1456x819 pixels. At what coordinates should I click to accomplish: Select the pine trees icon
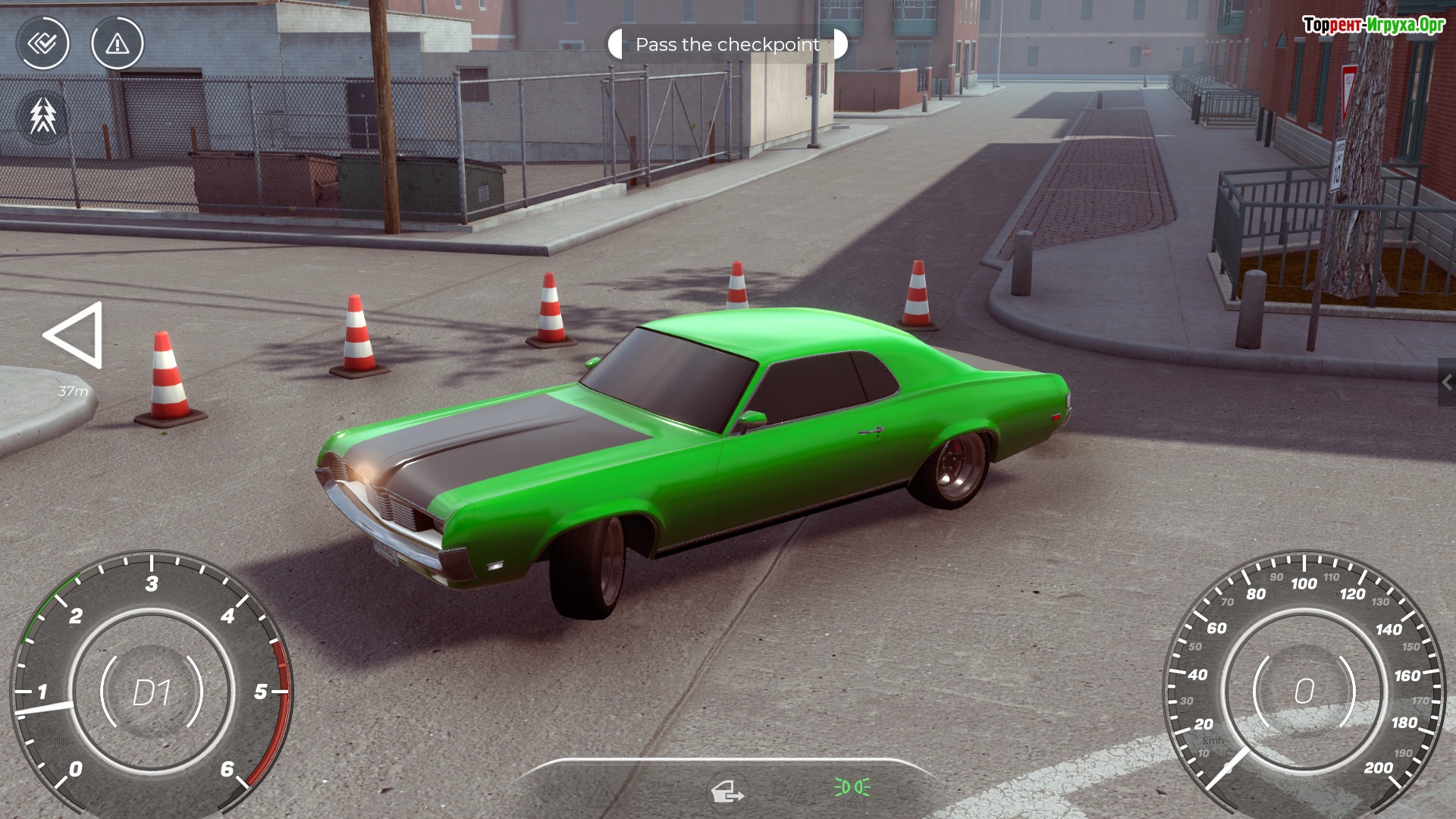pos(43,116)
